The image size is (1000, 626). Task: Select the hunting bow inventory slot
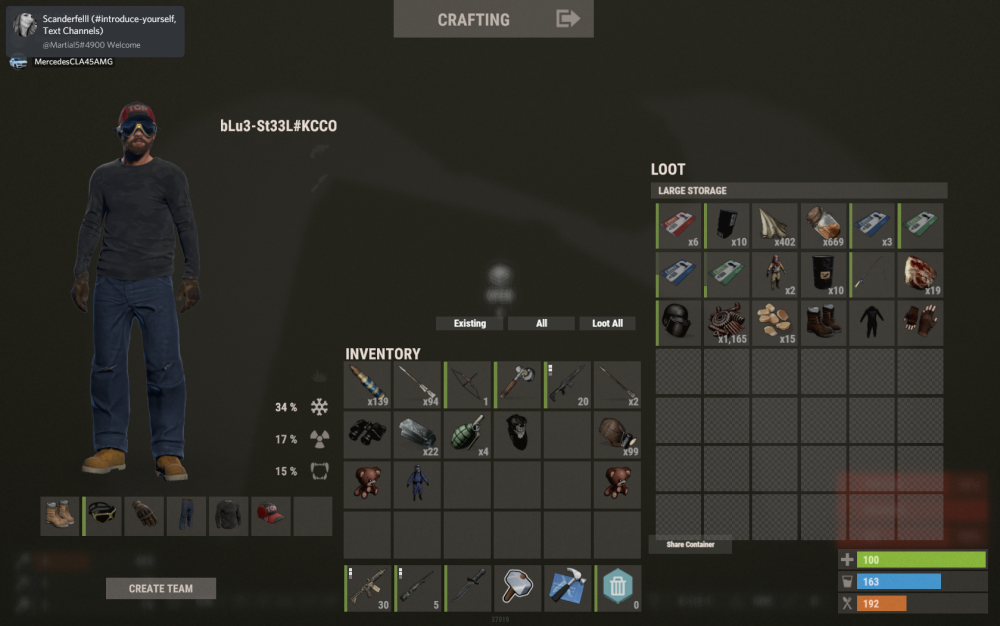[x=468, y=385]
